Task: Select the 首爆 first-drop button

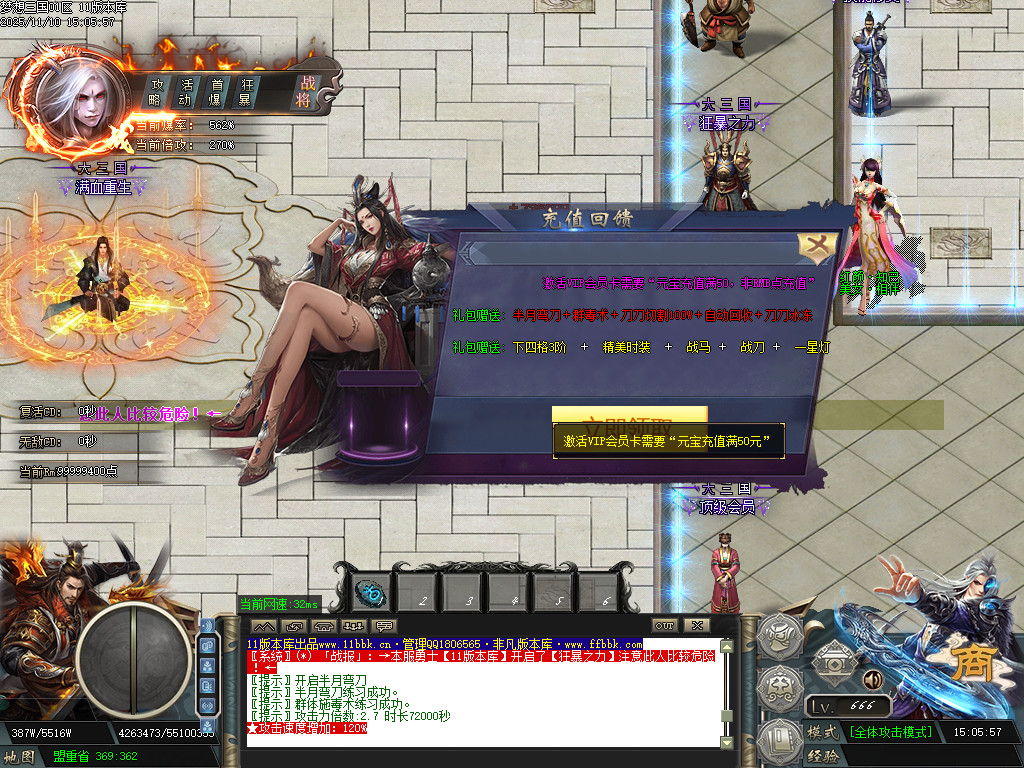Action: (216, 92)
